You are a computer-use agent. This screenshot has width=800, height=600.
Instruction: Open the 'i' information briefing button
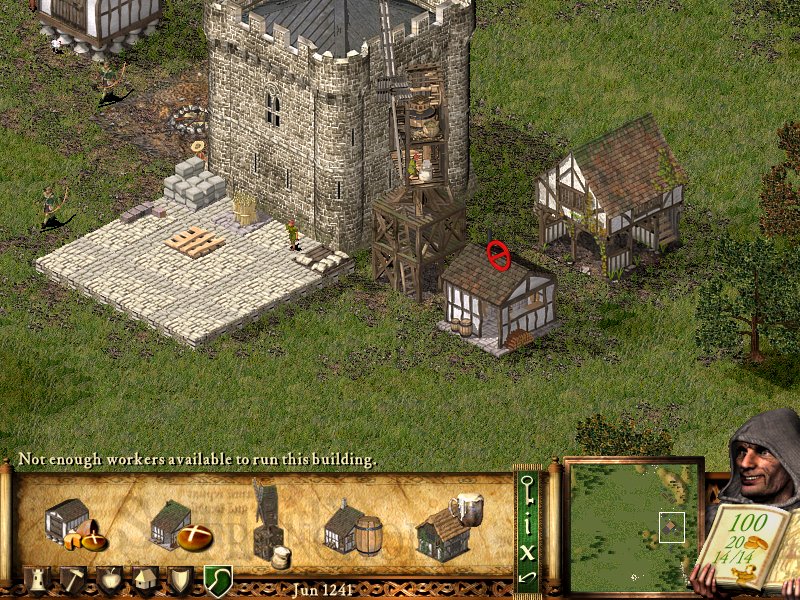pyautogui.click(x=527, y=520)
